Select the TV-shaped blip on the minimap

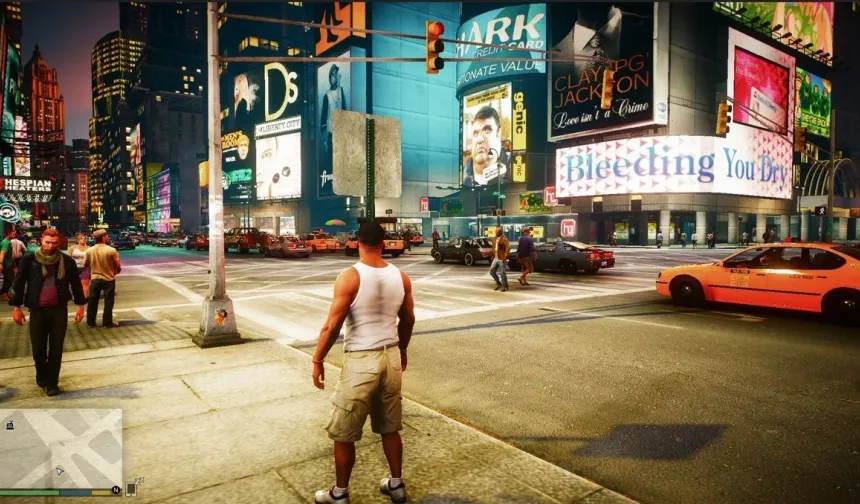10,425
